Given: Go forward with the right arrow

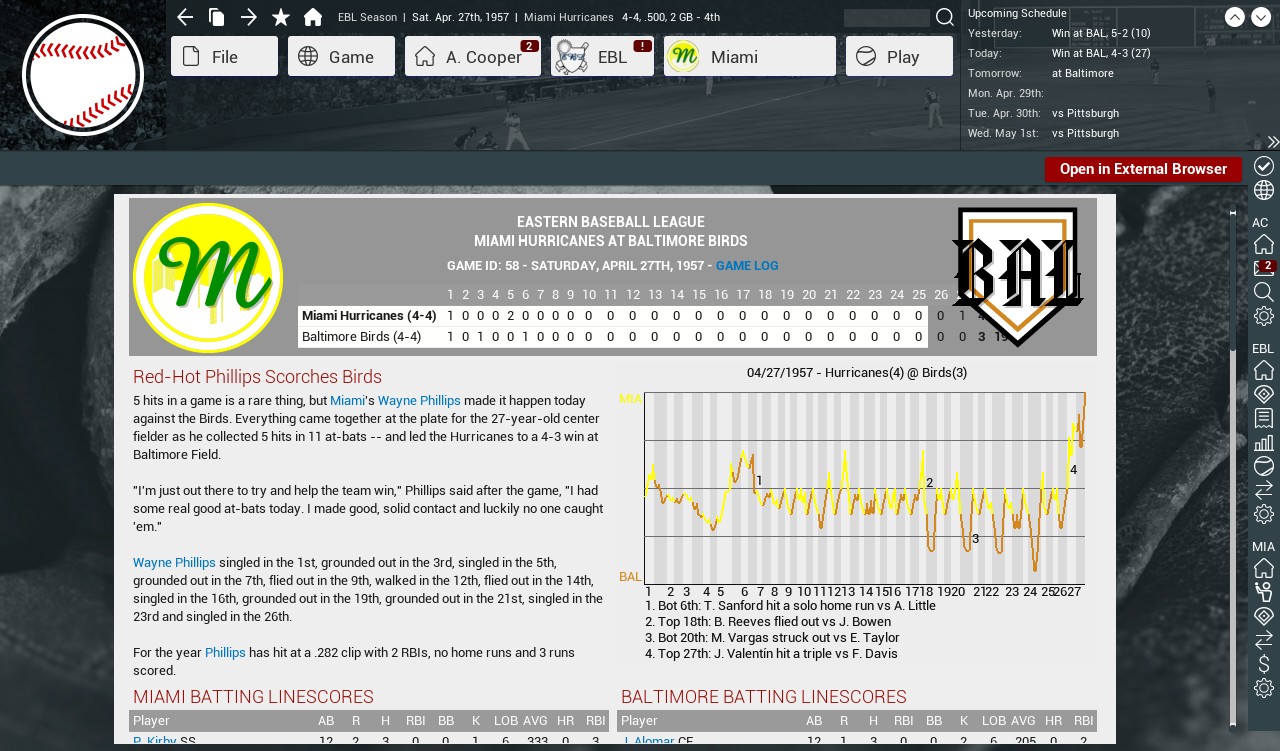Looking at the screenshot, I should click(x=249, y=17).
